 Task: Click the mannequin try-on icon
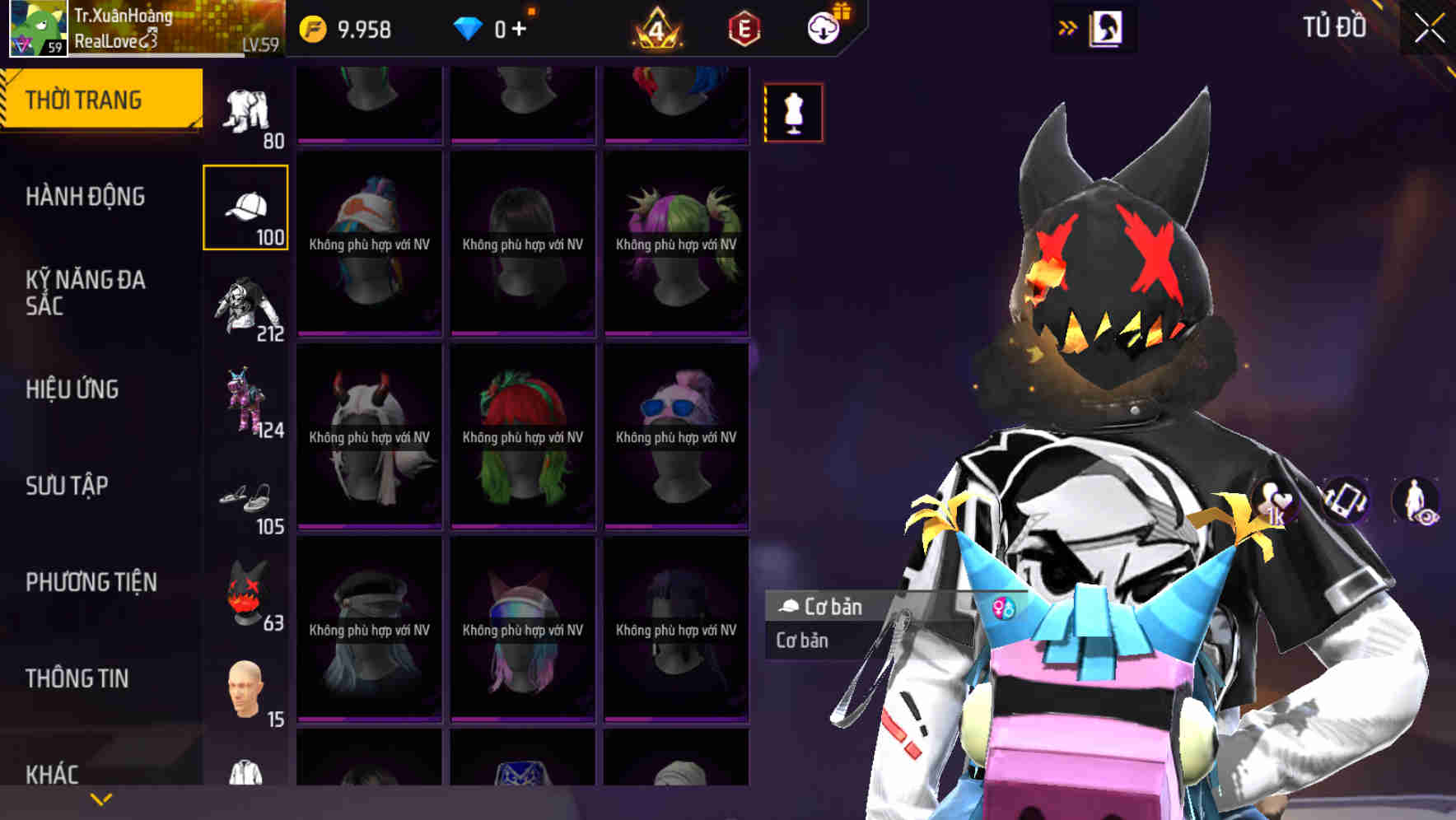point(793,113)
